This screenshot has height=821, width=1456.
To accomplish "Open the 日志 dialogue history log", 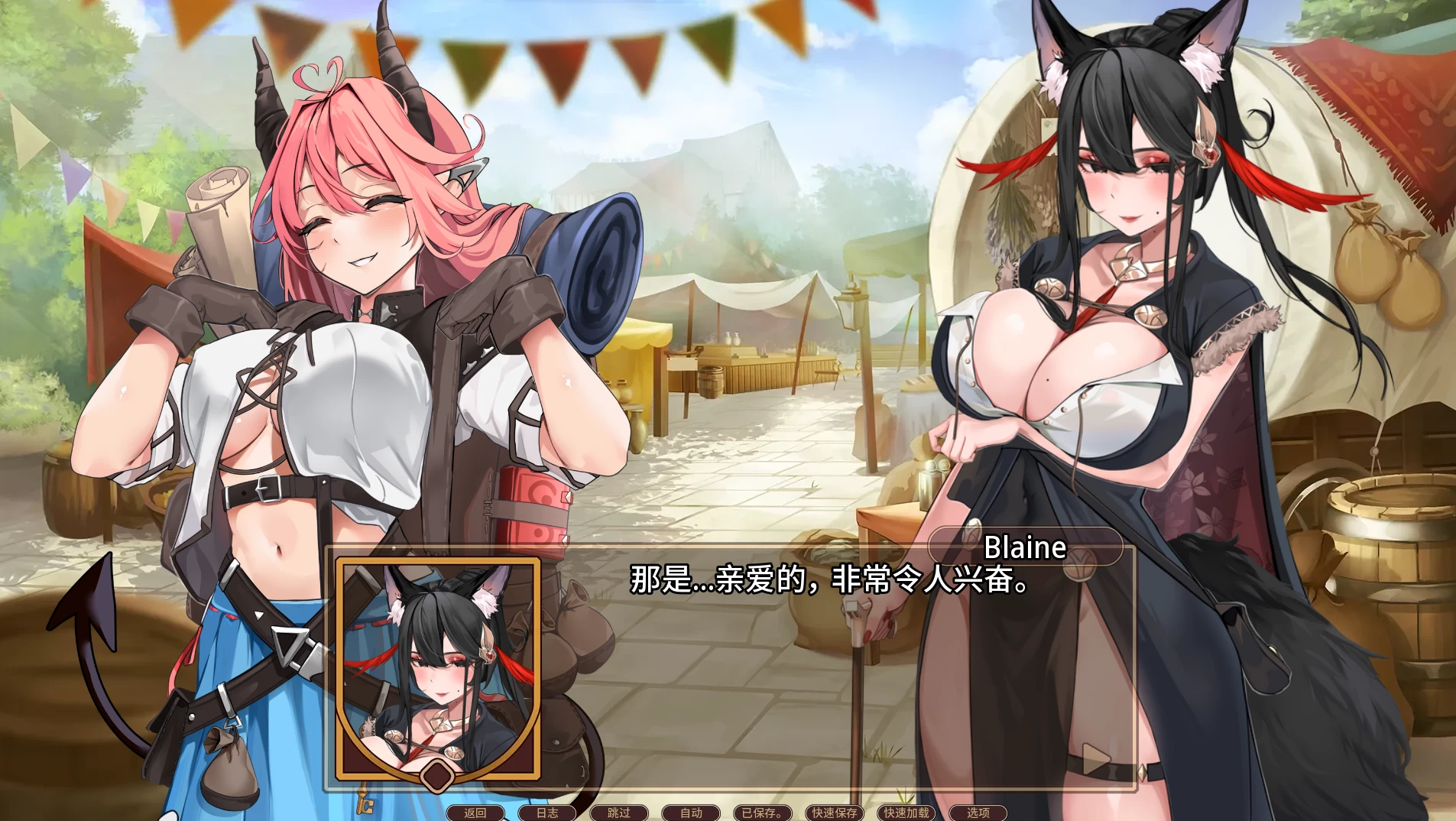I will click(547, 813).
